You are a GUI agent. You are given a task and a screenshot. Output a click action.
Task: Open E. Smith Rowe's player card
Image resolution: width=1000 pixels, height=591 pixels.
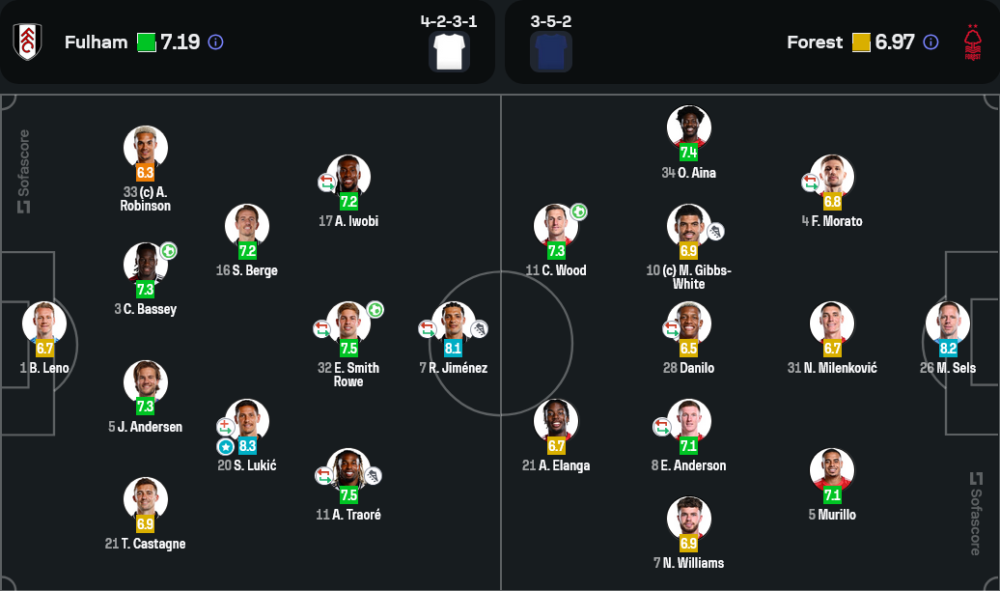pos(348,324)
